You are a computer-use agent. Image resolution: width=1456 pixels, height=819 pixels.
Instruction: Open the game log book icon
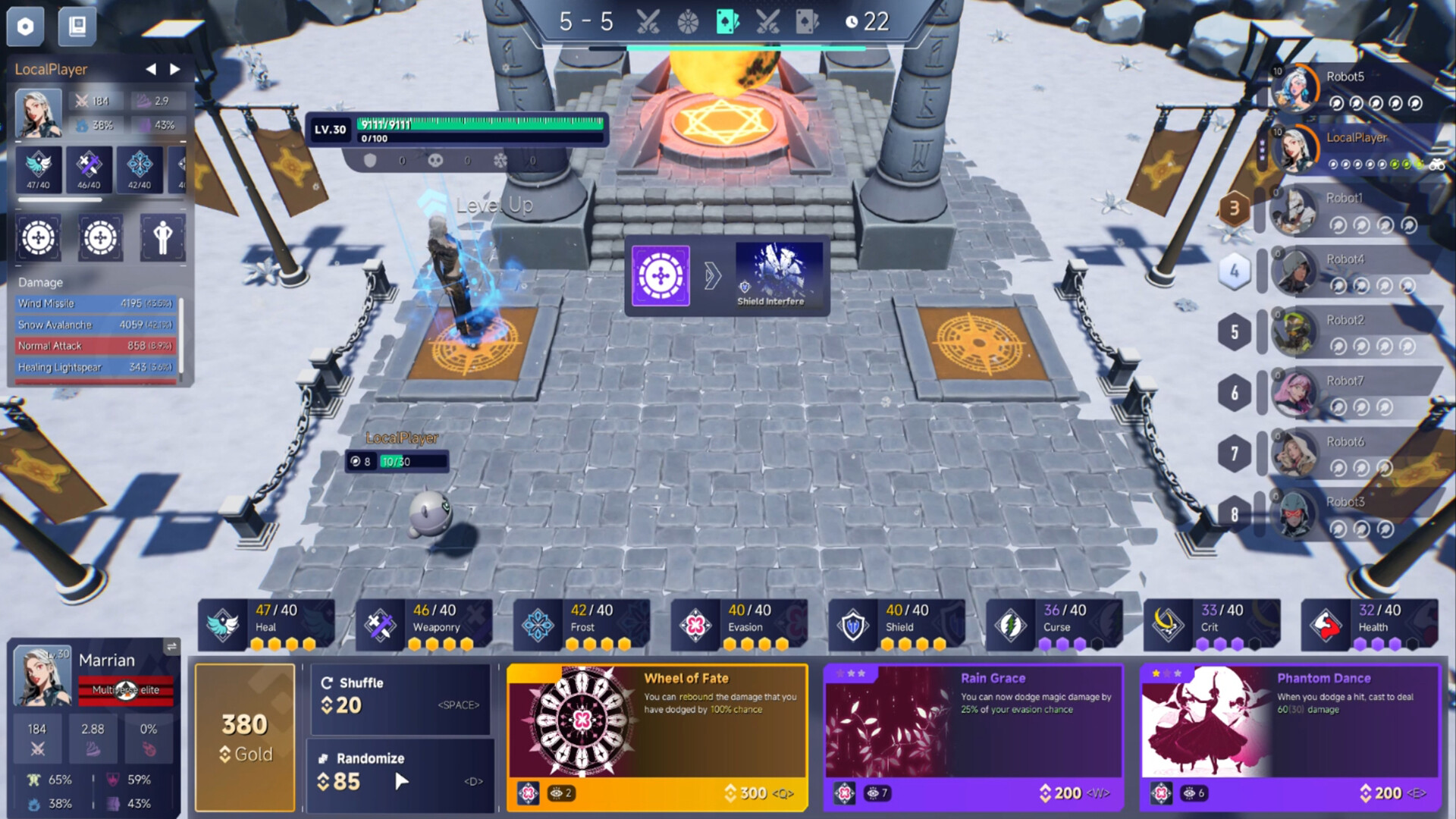[77, 26]
